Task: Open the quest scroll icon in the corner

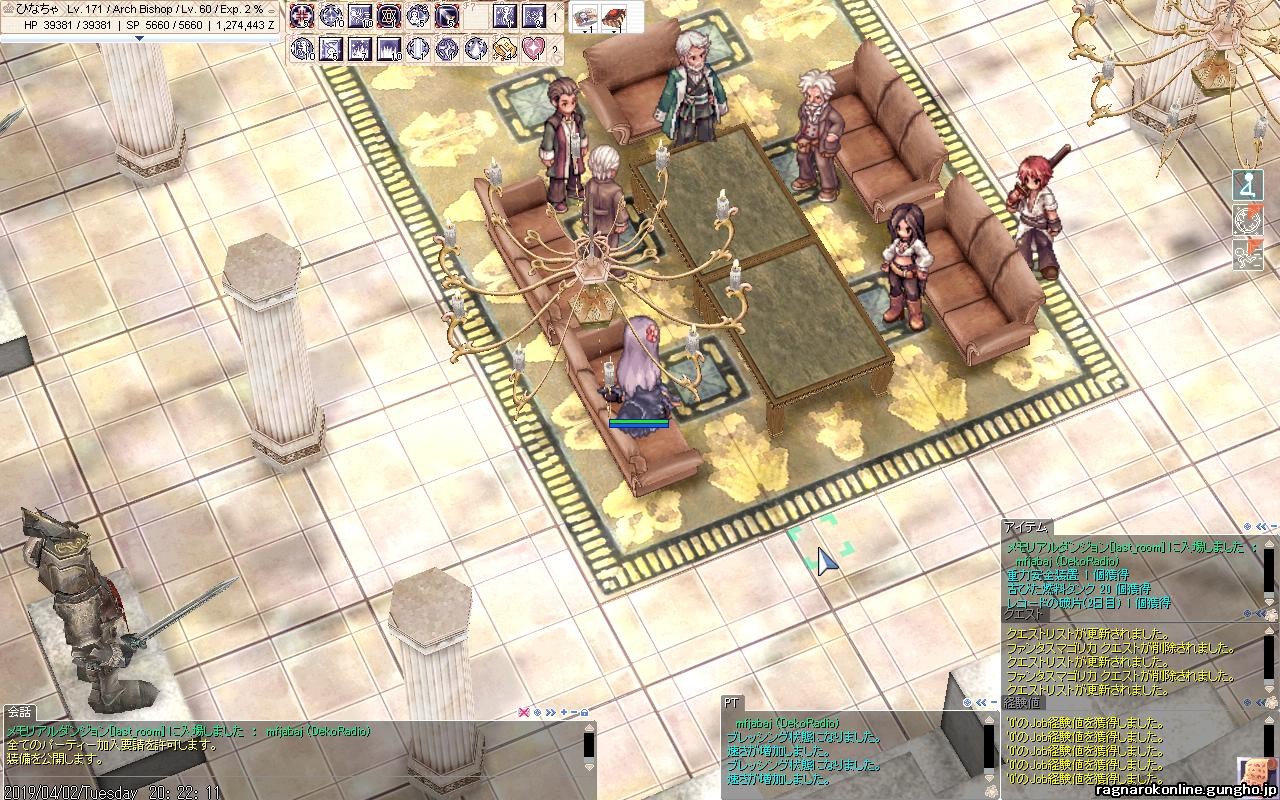Action: click(x=1253, y=773)
